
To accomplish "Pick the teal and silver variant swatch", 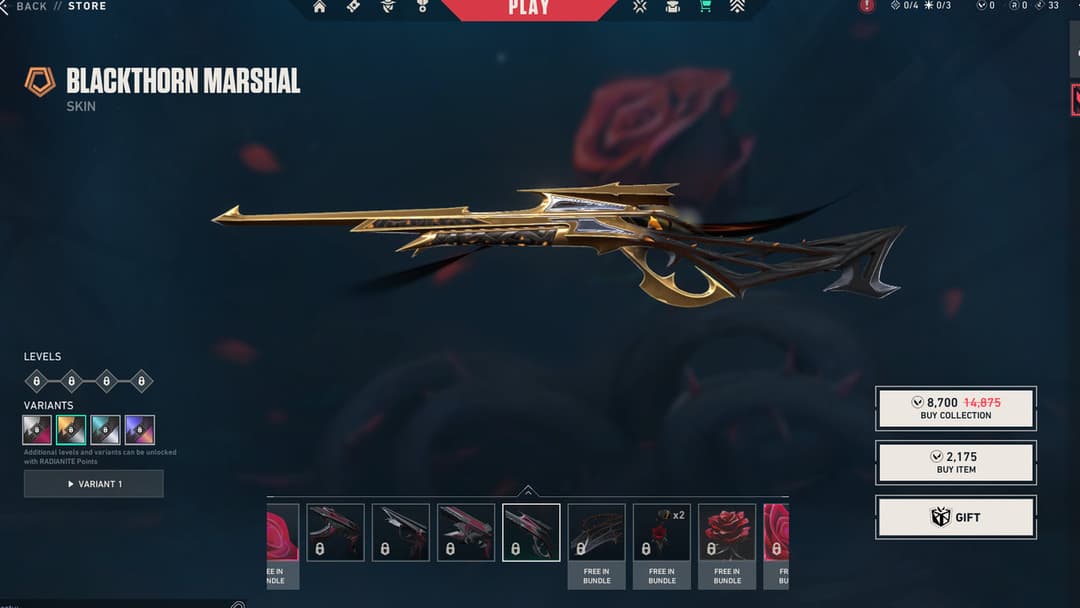I will pyautogui.click(x=105, y=430).
